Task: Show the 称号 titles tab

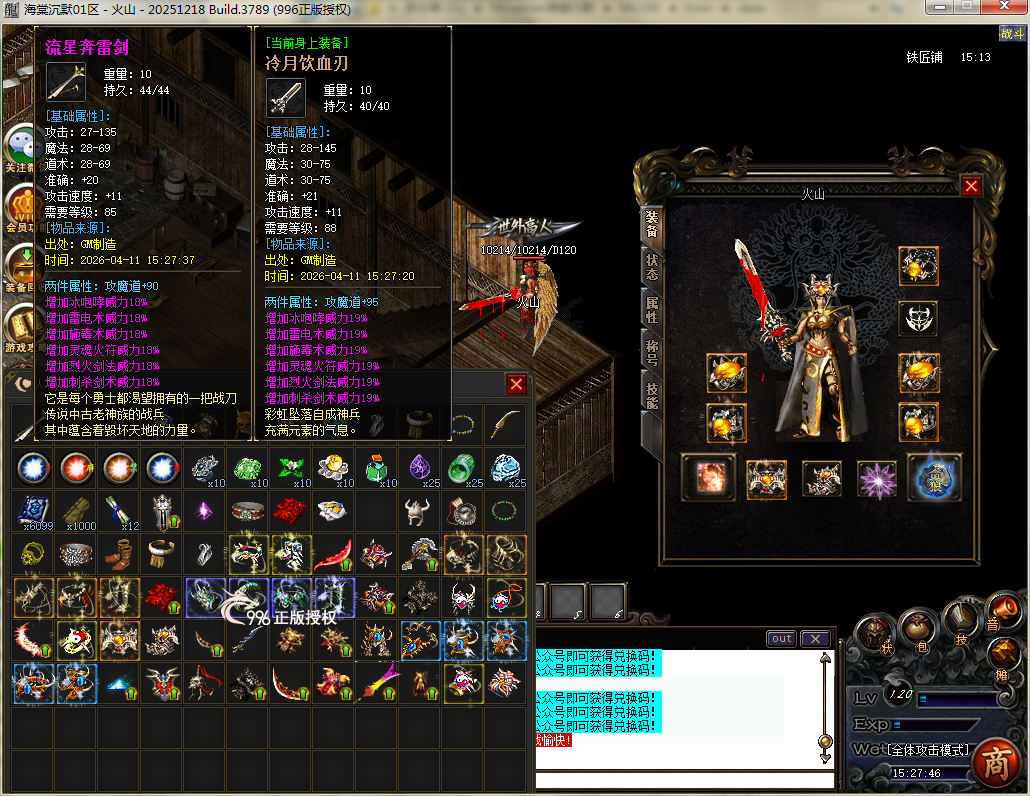Action: pyautogui.click(x=652, y=352)
